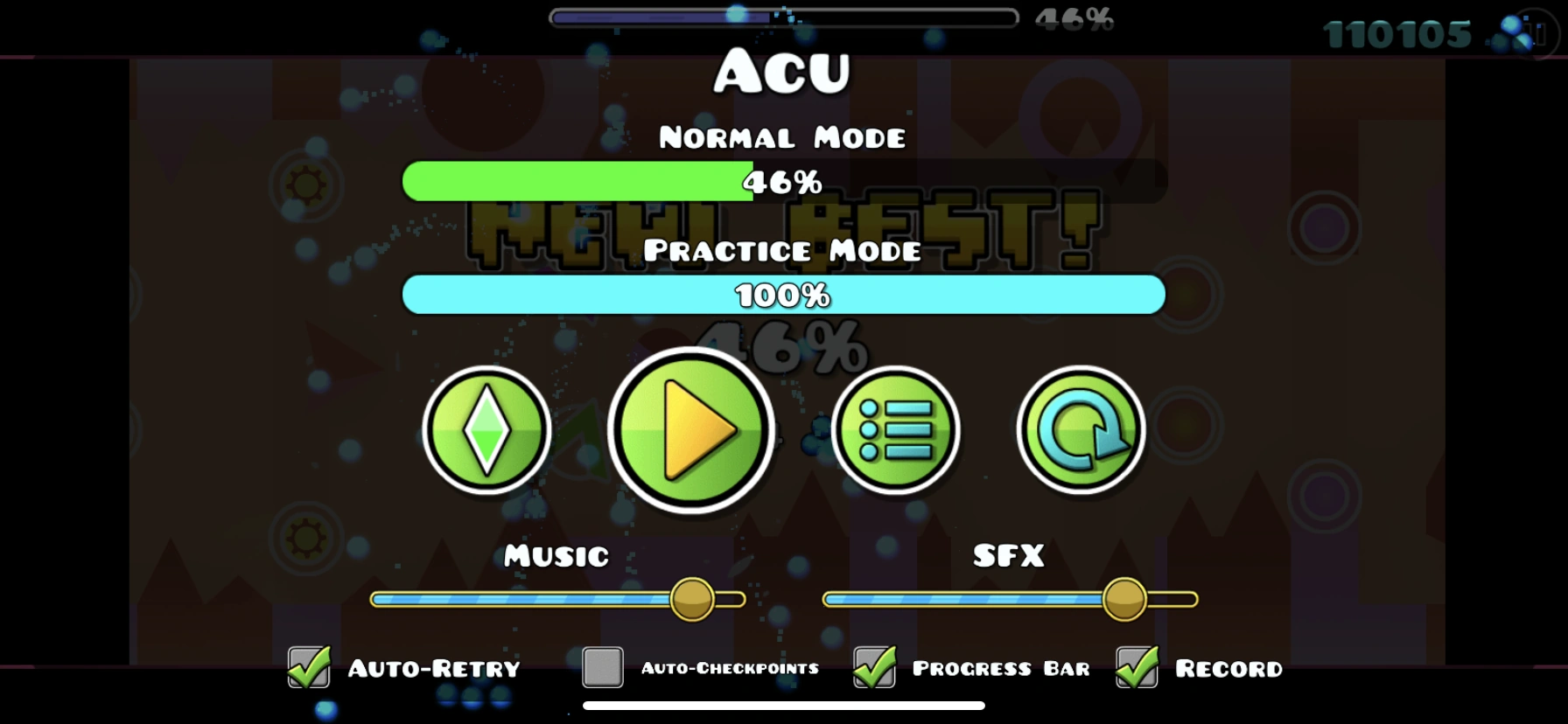The height and width of the screenshot is (724, 1568).
Task: Click the Normal Mode progress bar
Action: click(783, 183)
